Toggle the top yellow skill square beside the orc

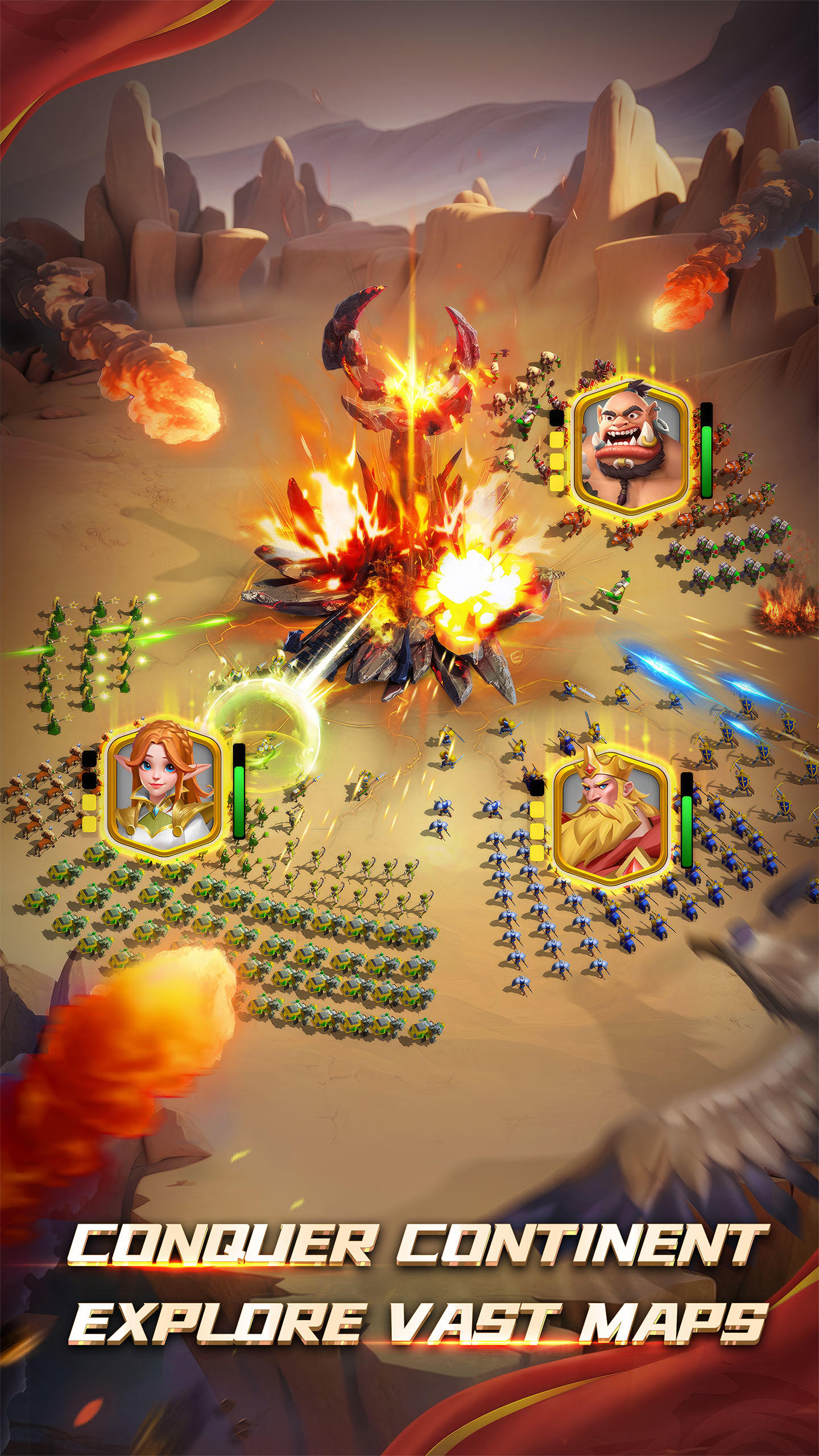(556, 438)
